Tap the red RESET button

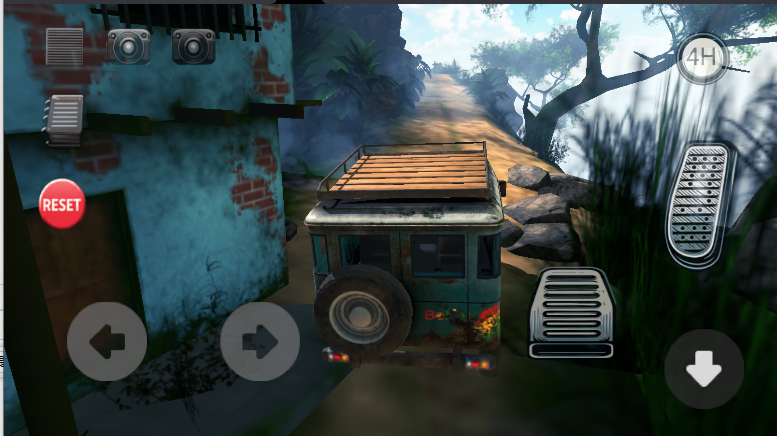point(62,204)
